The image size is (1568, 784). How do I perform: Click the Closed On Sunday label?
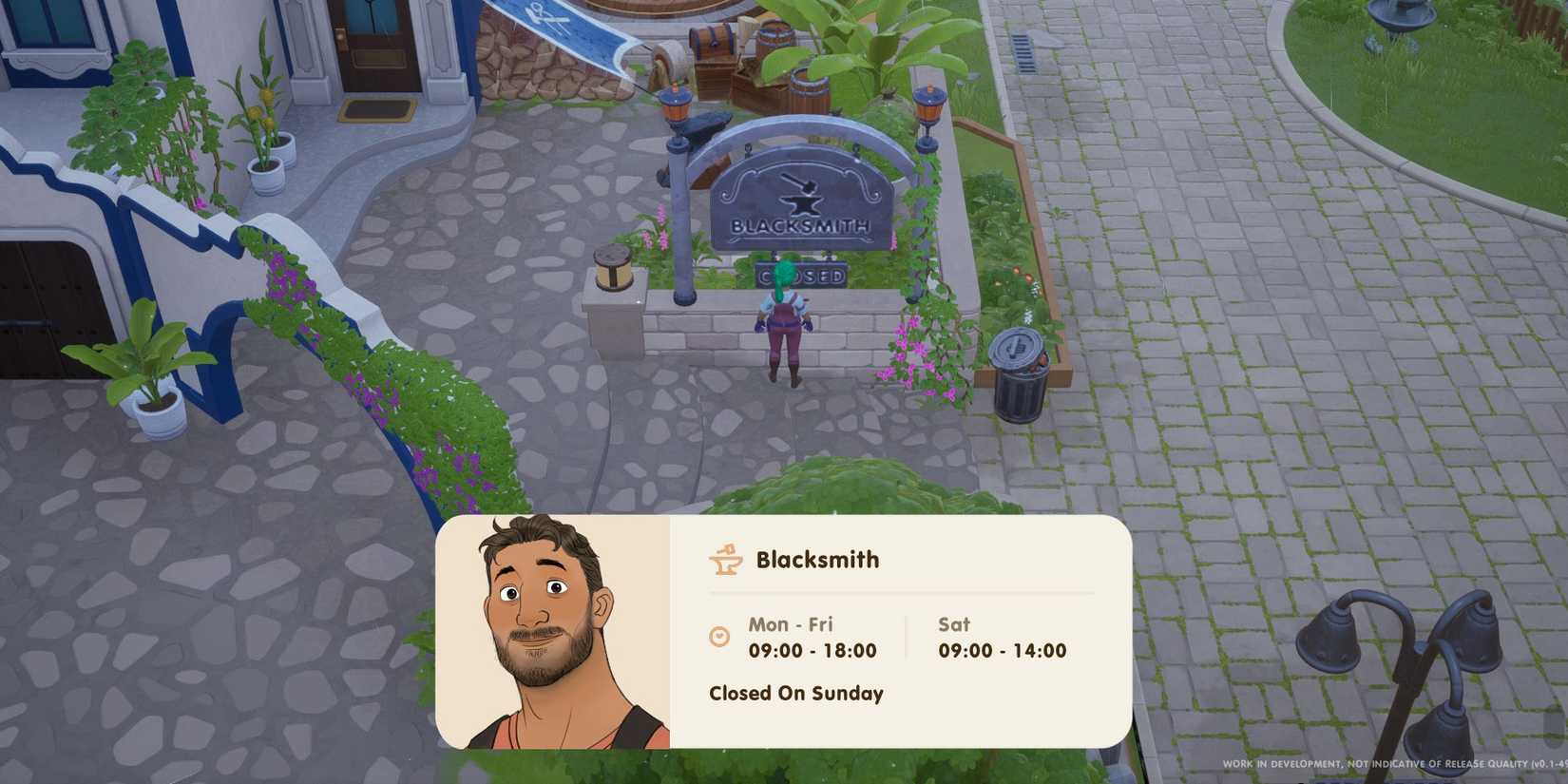coord(796,694)
